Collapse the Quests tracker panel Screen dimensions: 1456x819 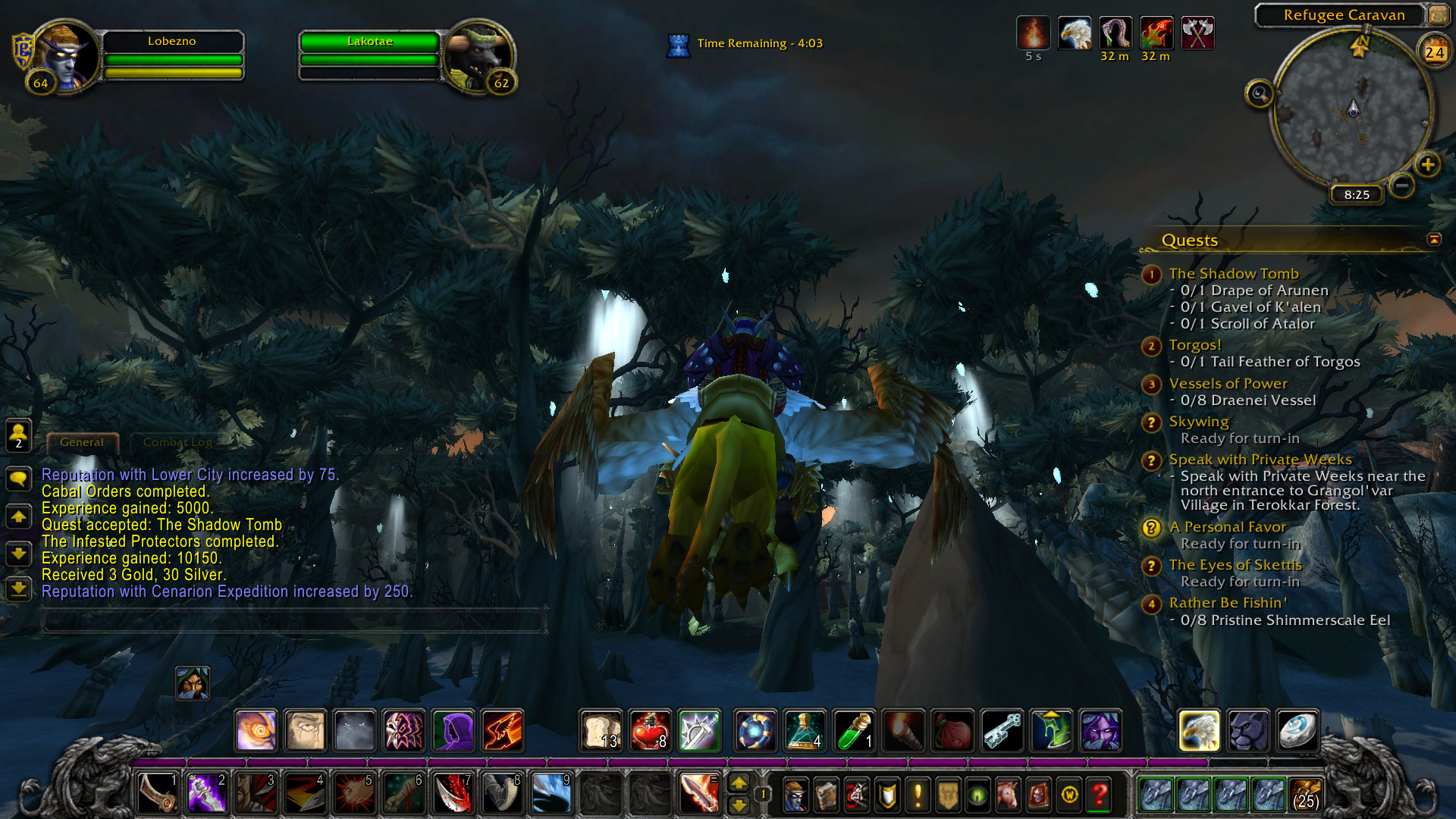click(x=1433, y=240)
